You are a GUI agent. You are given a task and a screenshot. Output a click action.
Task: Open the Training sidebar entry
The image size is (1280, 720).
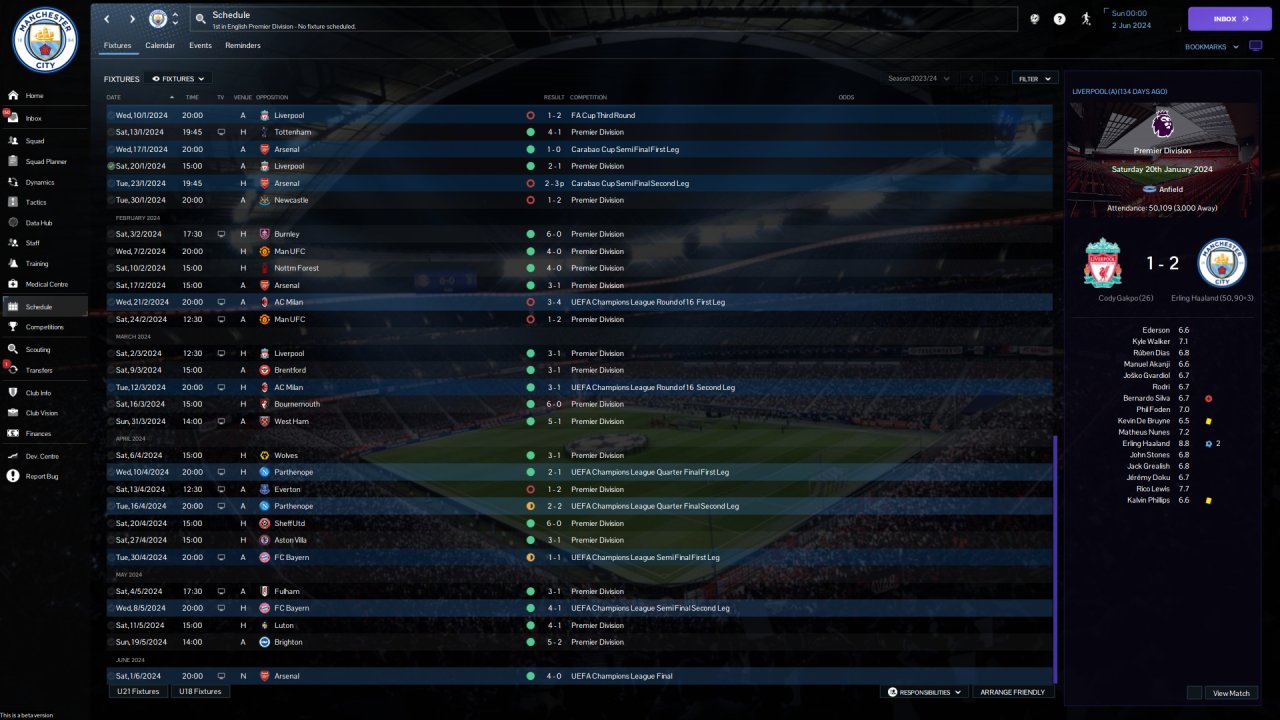click(x=36, y=264)
